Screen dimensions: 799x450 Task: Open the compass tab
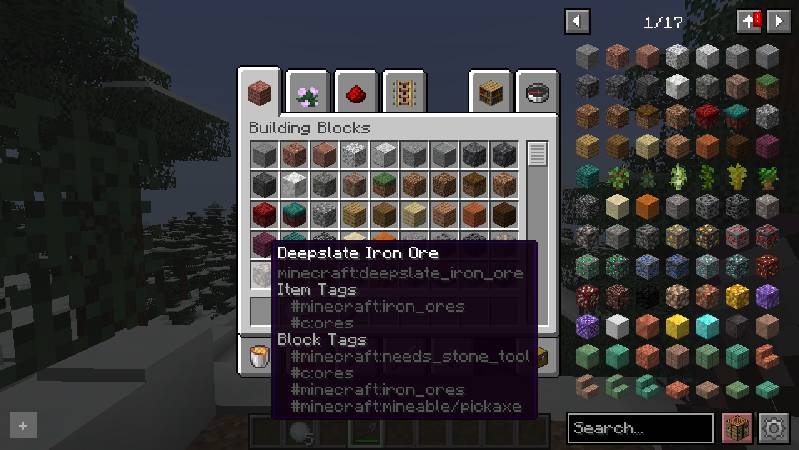click(539, 94)
